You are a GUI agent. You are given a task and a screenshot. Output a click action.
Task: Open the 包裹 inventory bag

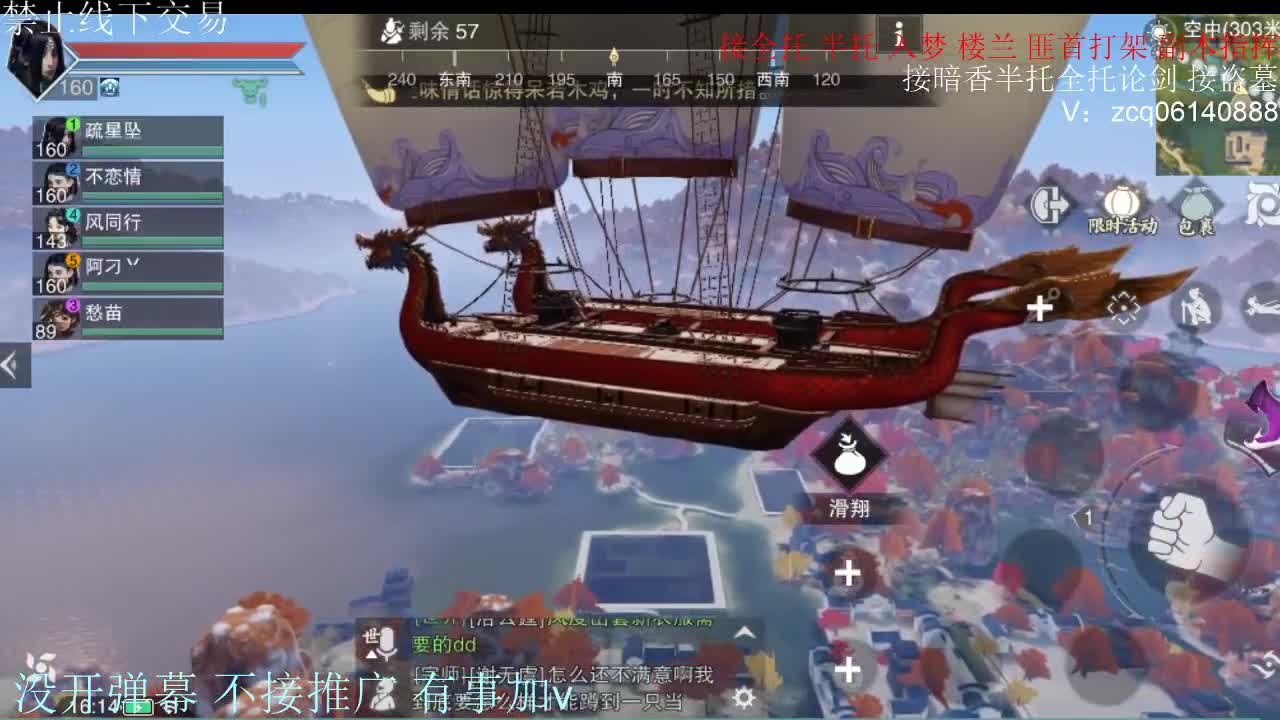coord(1198,204)
